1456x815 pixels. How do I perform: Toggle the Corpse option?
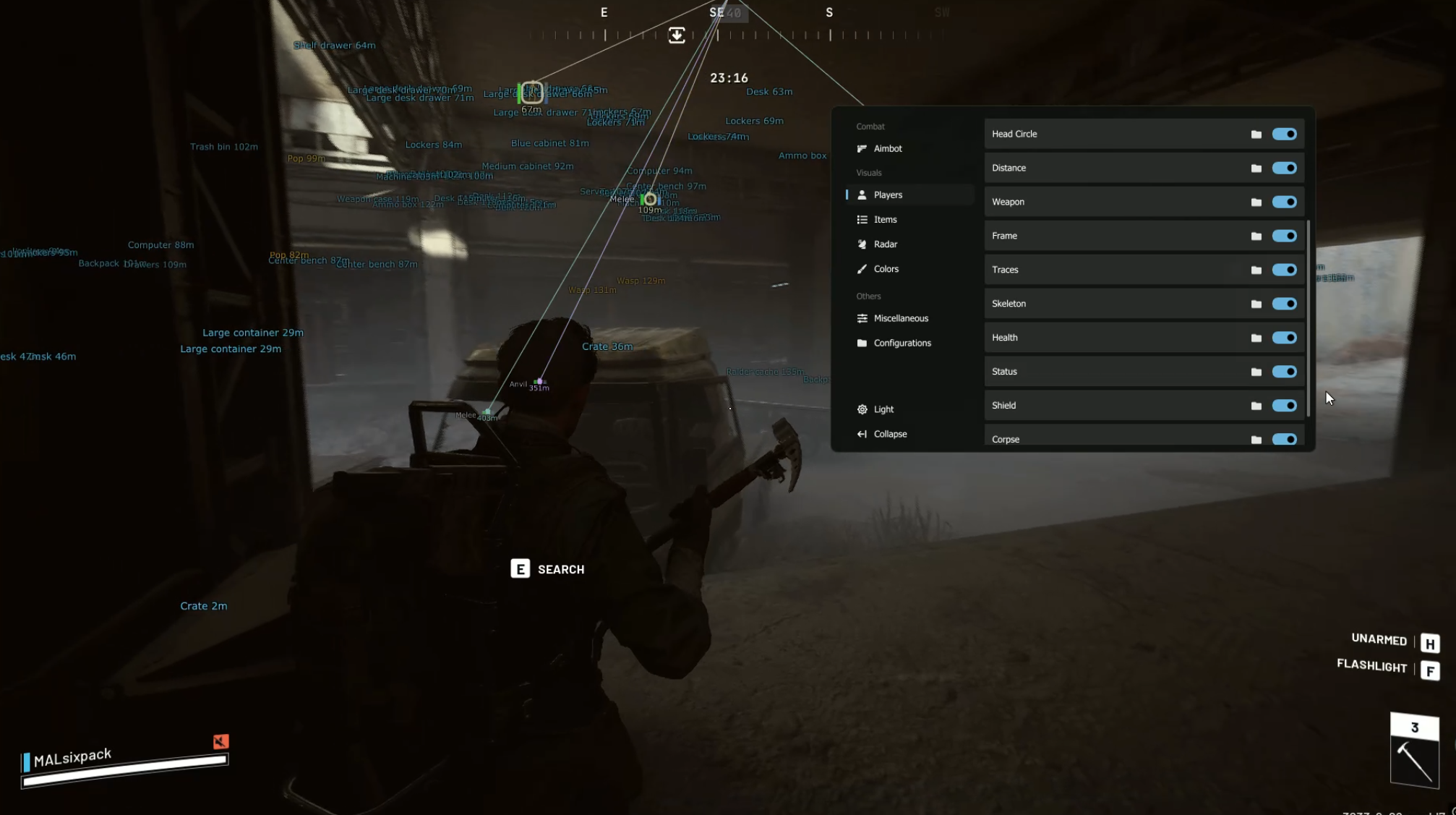point(1284,439)
